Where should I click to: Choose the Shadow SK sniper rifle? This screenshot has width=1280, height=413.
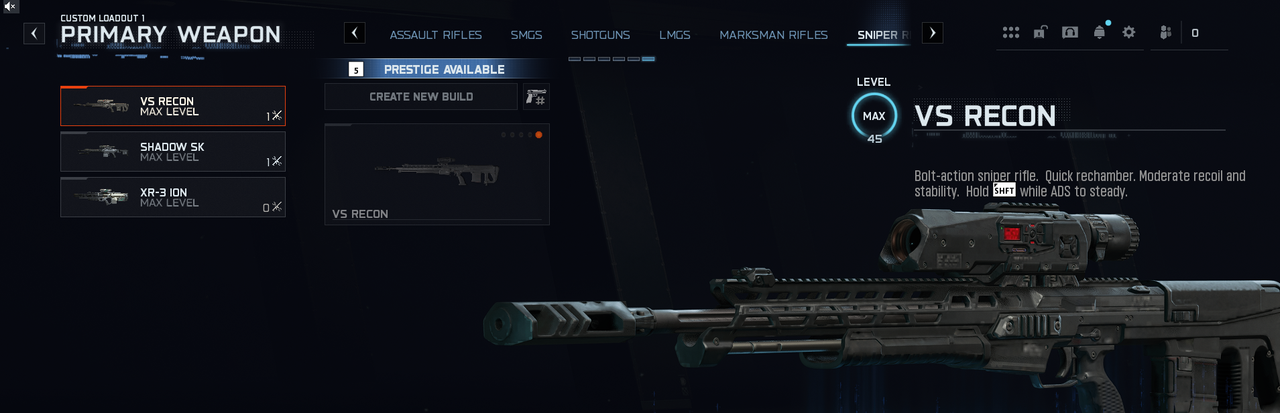(172, 151)
